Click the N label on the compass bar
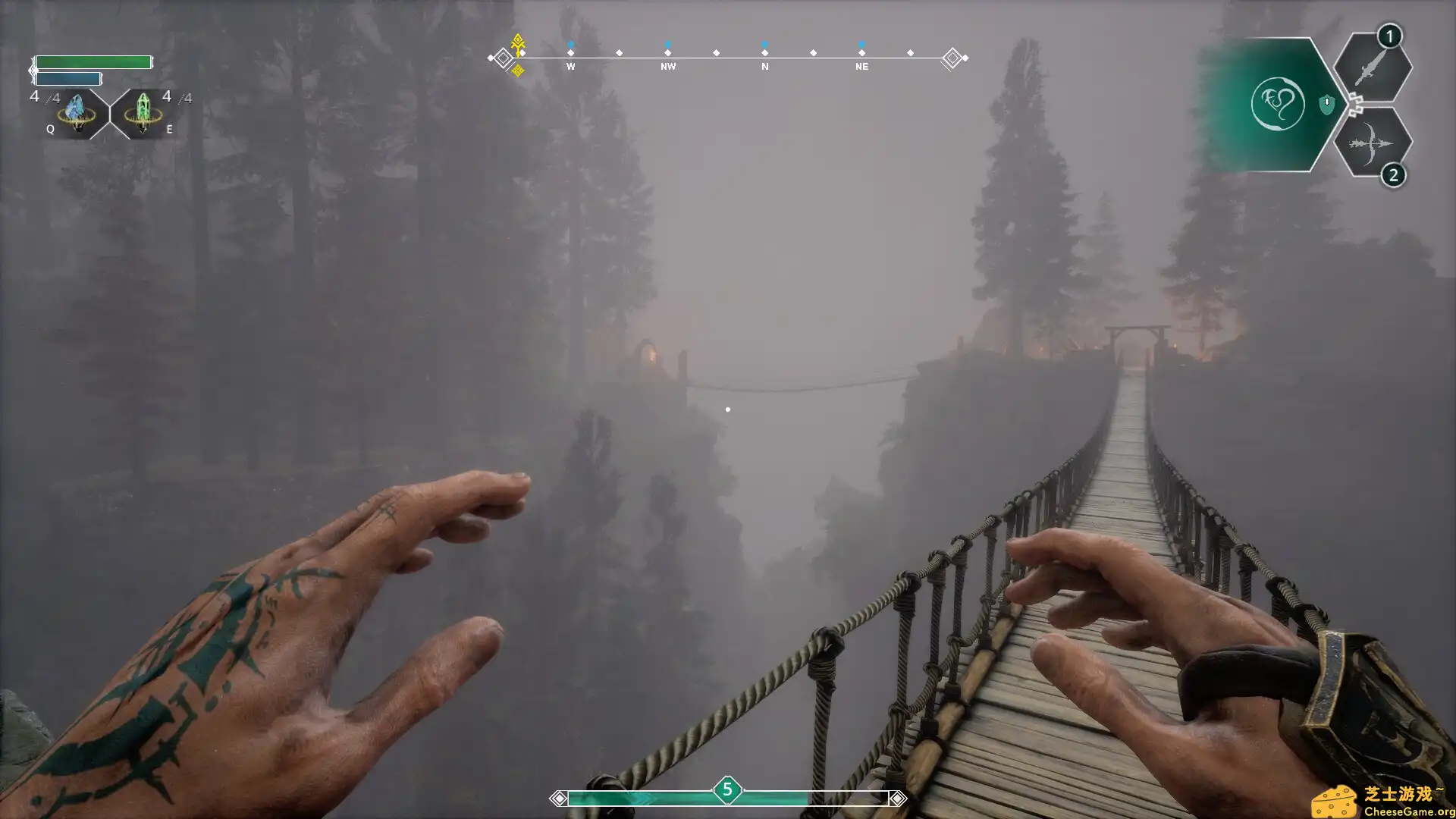Image resolution: width=1456 pixels, height=819 pixels. 764,67
